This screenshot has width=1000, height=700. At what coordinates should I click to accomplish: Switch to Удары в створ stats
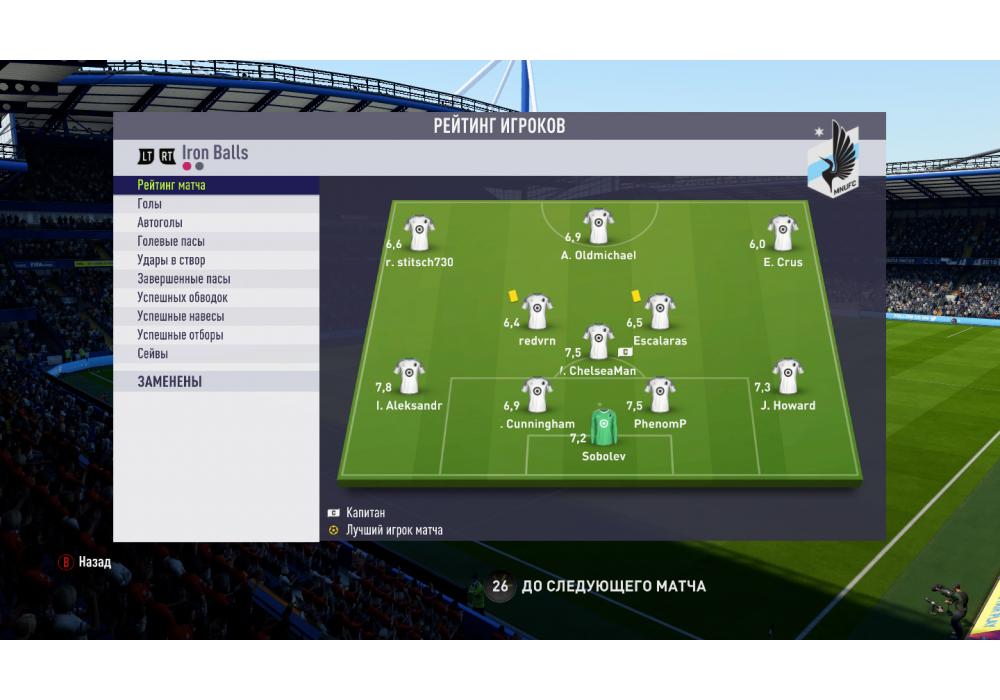pos(215,260)
